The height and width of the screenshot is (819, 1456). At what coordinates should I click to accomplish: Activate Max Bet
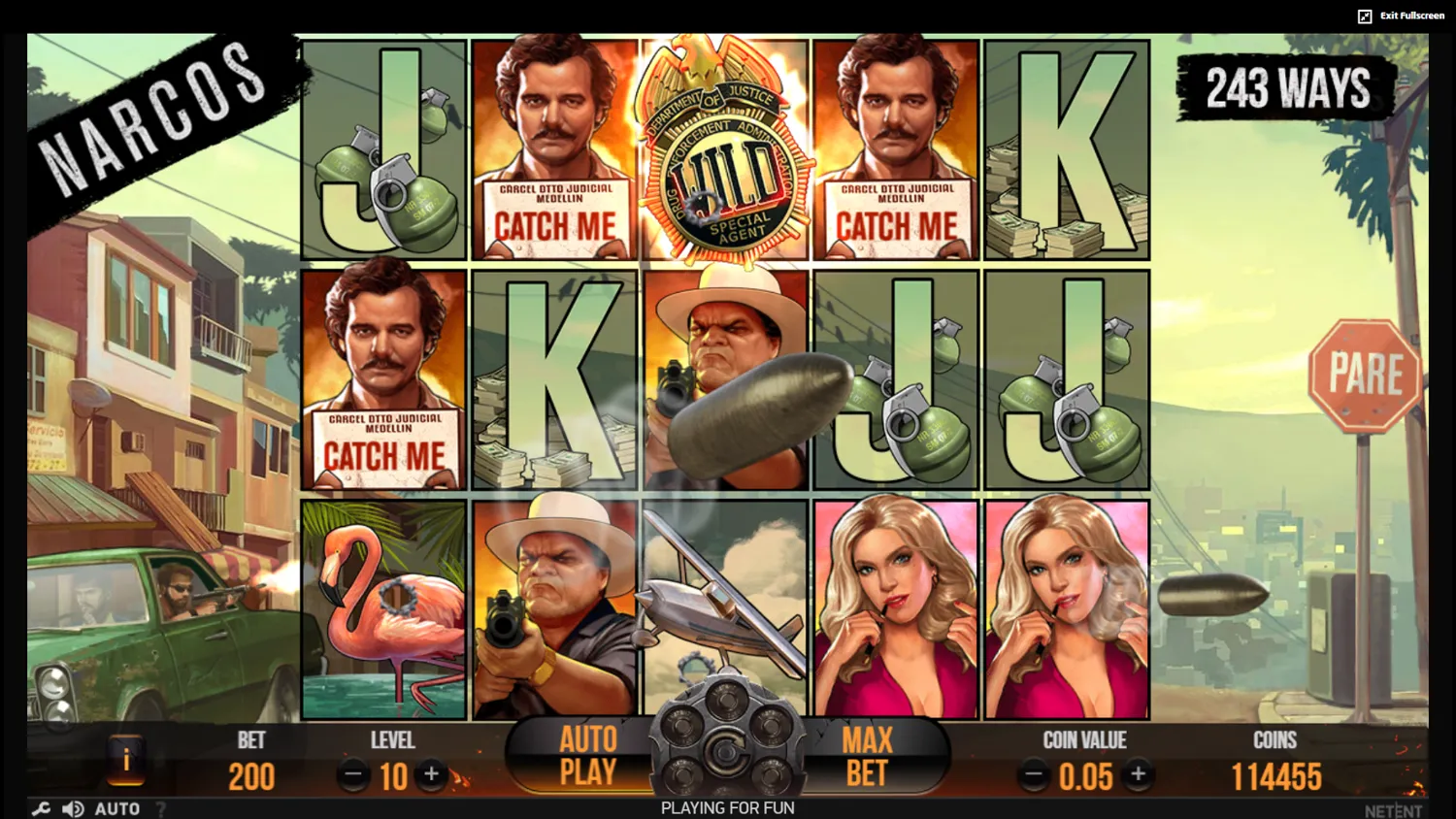(866, 756)
